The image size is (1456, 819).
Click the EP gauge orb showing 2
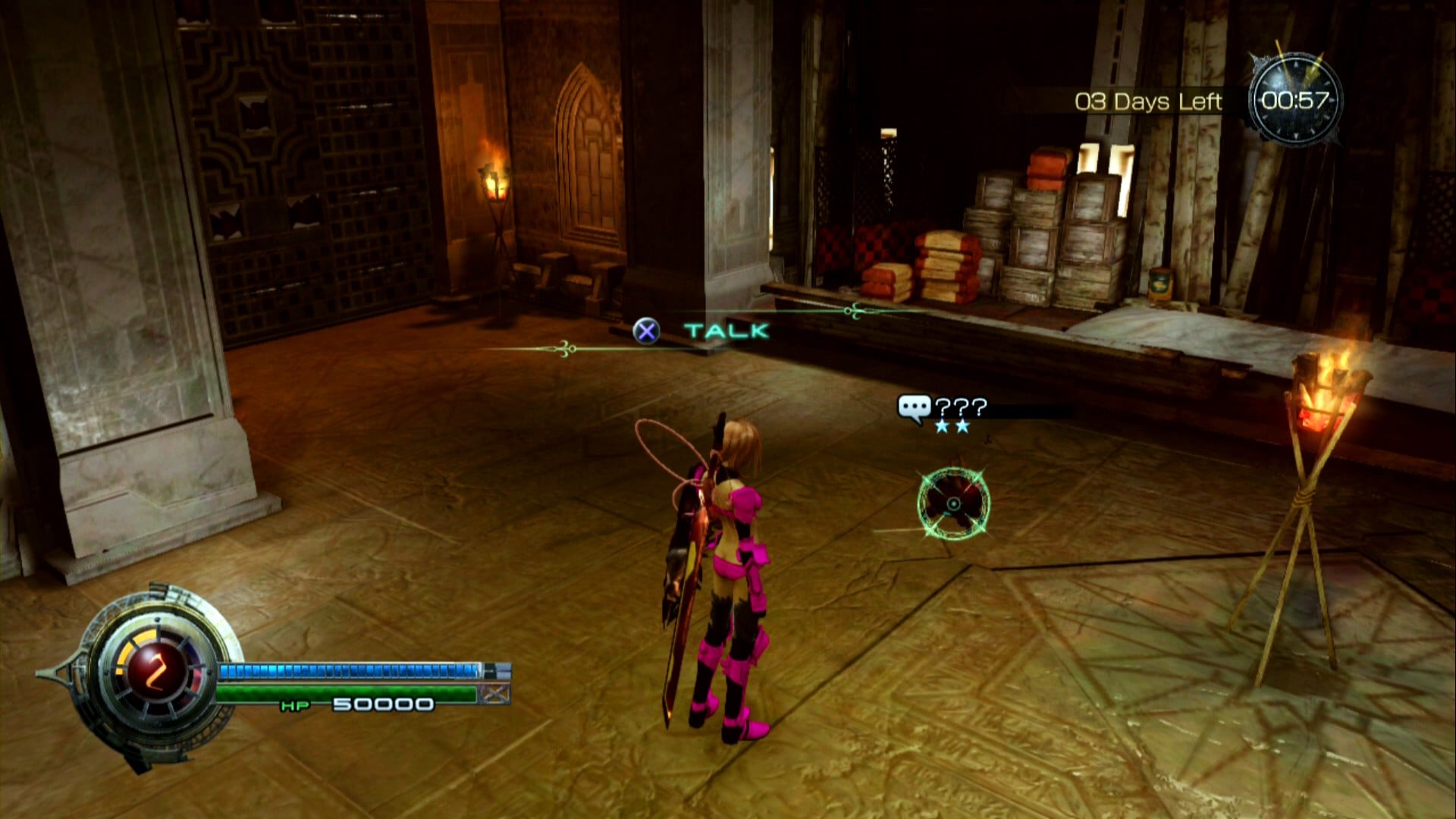coord(158,670)
